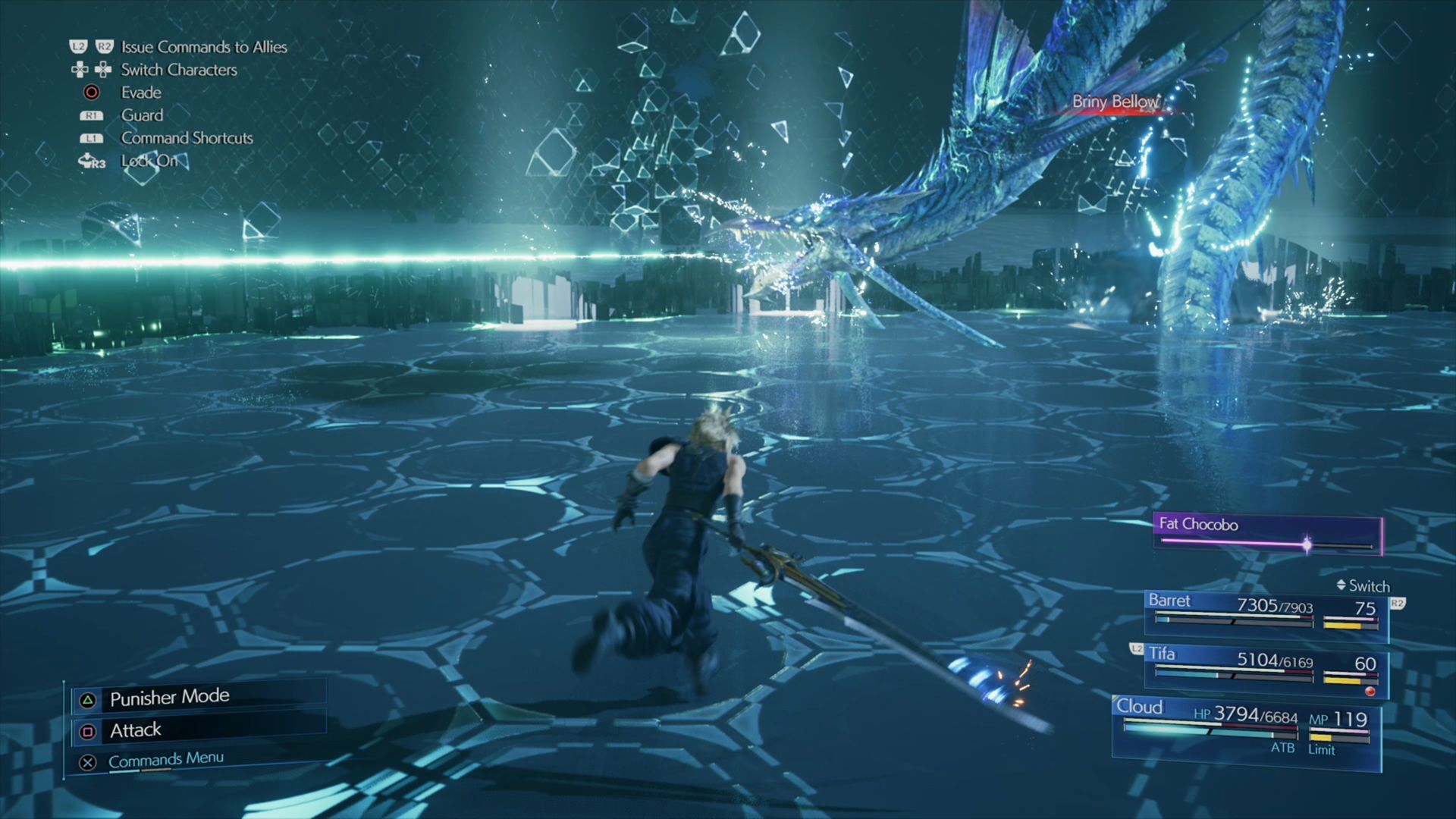1456x819 pixels.
Task: Click the Guard R1 button icon
Action: coord(91,115)
